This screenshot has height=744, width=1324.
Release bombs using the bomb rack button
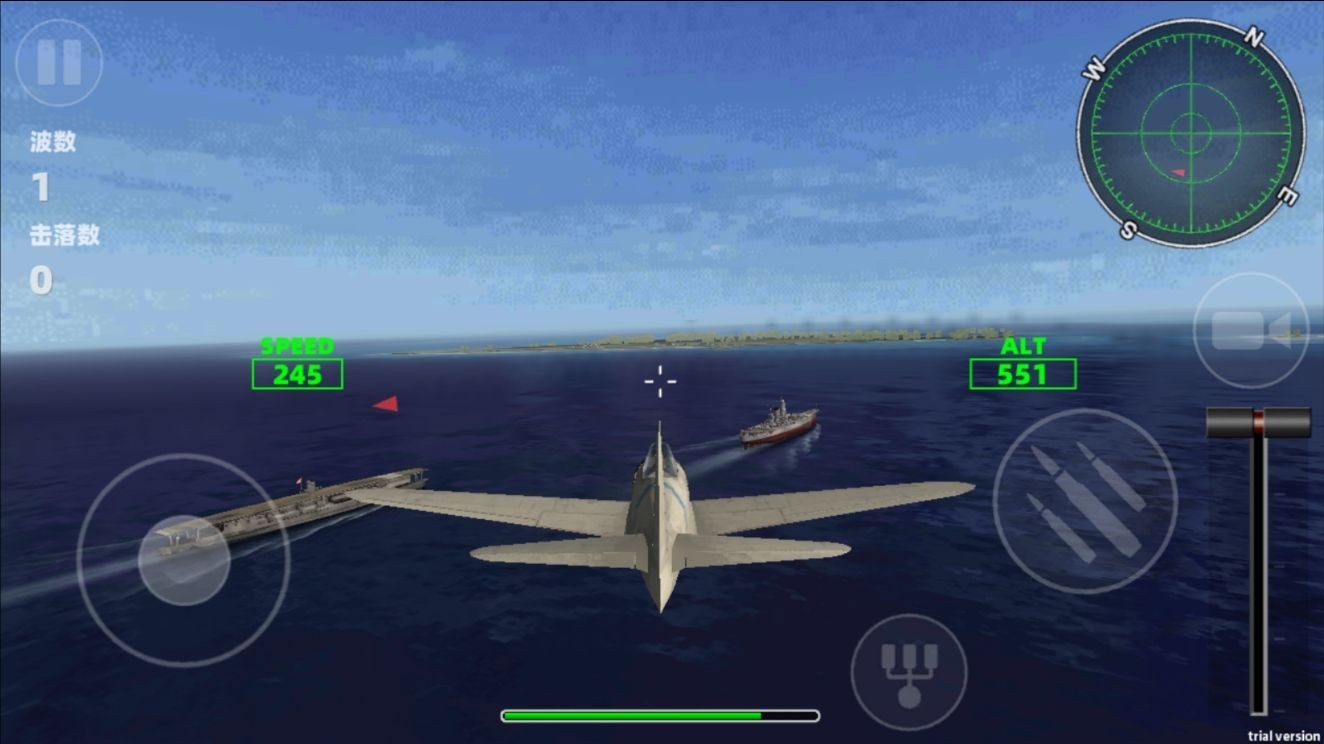point(908,672)
